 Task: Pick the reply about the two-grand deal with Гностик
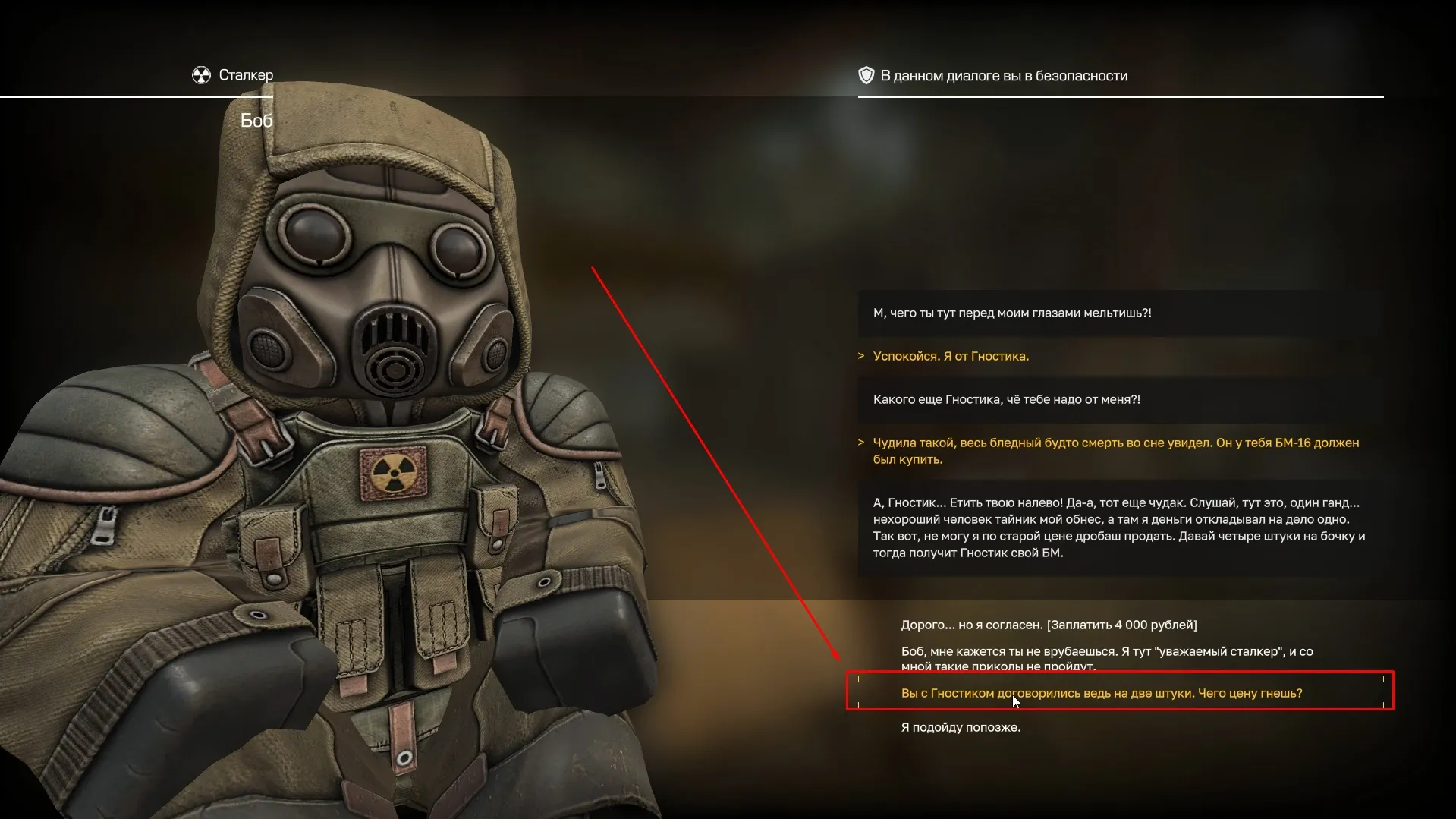click(x=1101, y=693)
